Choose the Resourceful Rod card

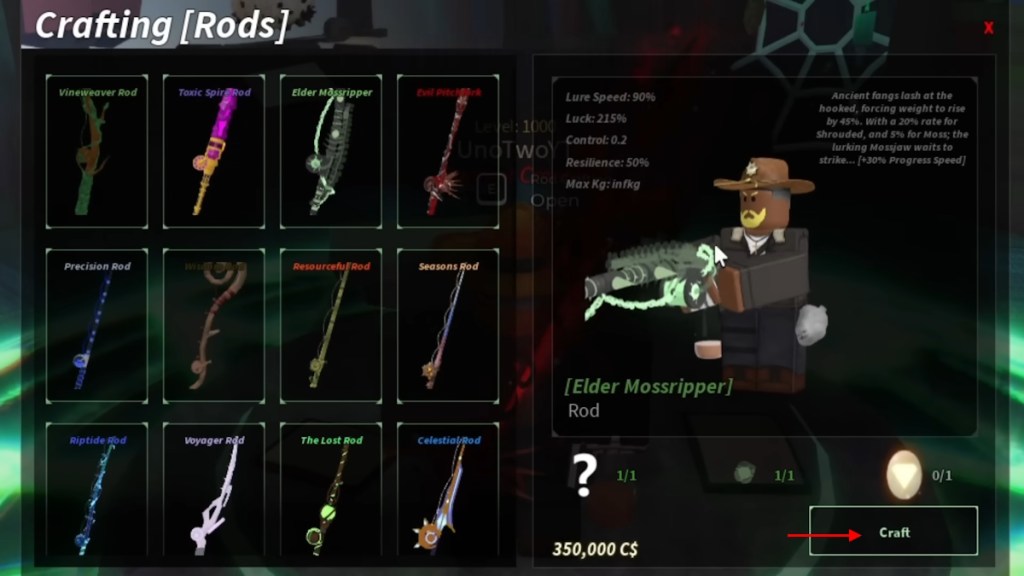coord(331,325)
